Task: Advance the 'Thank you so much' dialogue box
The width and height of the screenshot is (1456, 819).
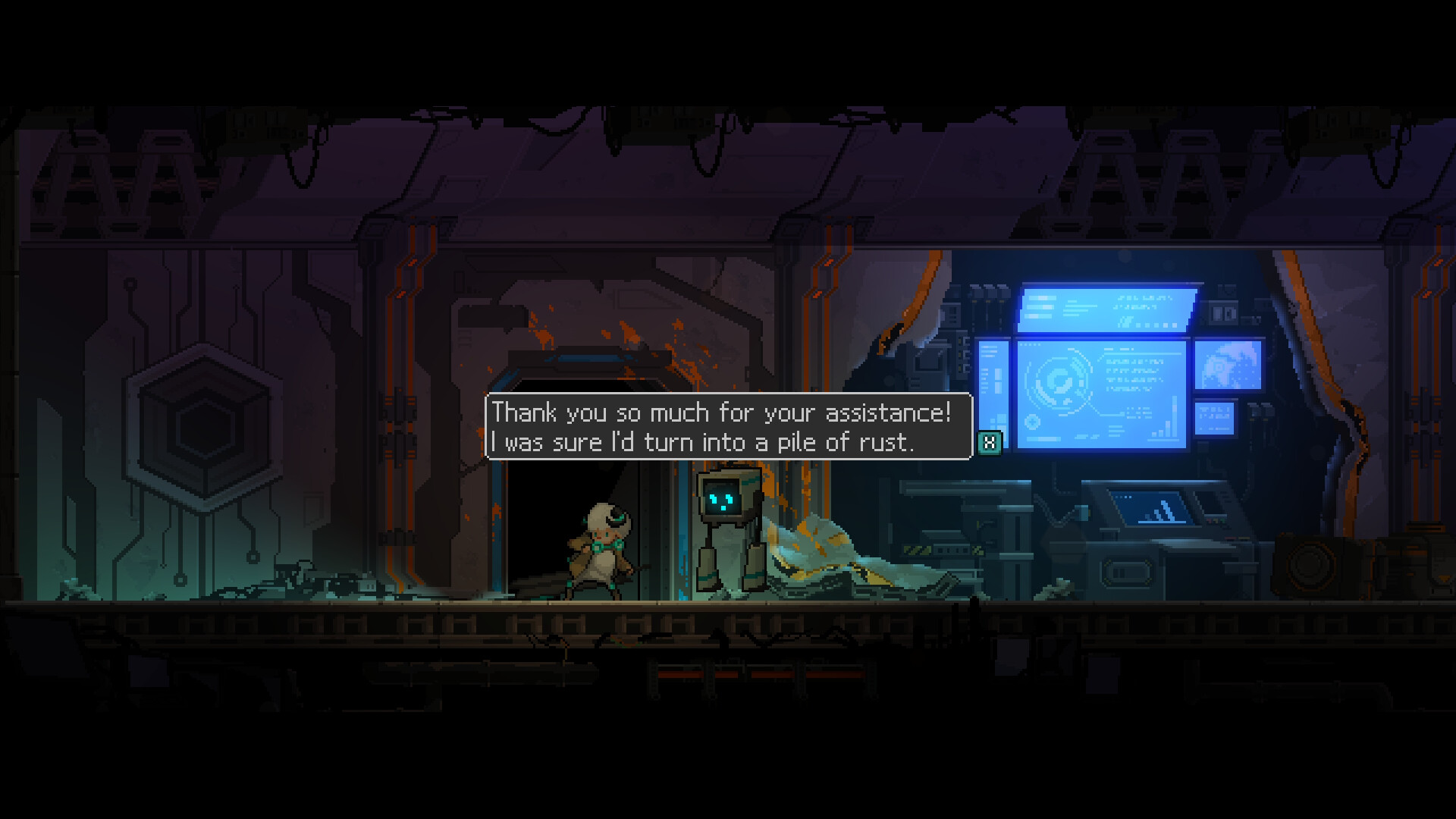Action: [x=726, y=428]
